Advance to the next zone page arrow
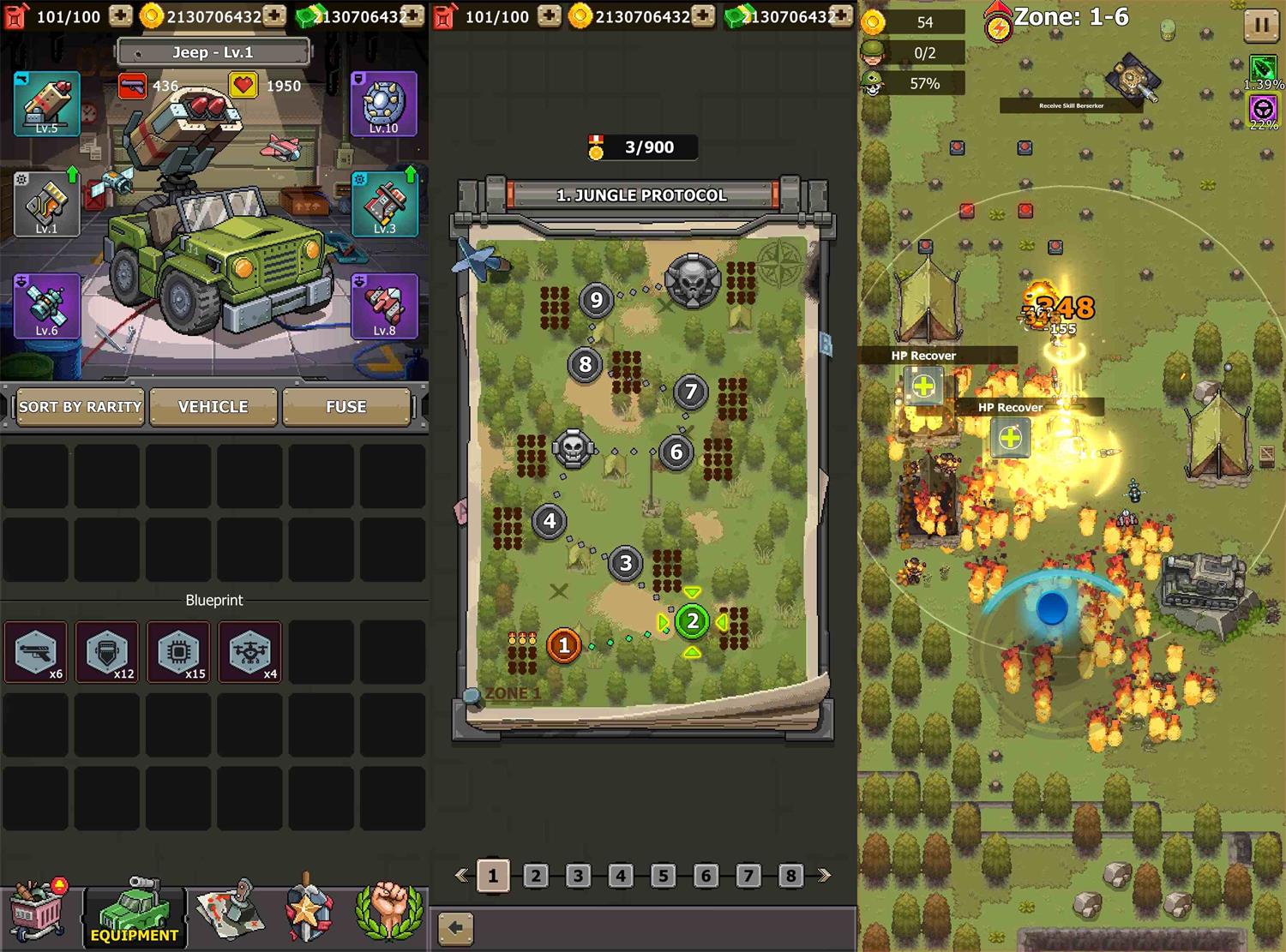Screen dimensions: 1286x952 825,876
